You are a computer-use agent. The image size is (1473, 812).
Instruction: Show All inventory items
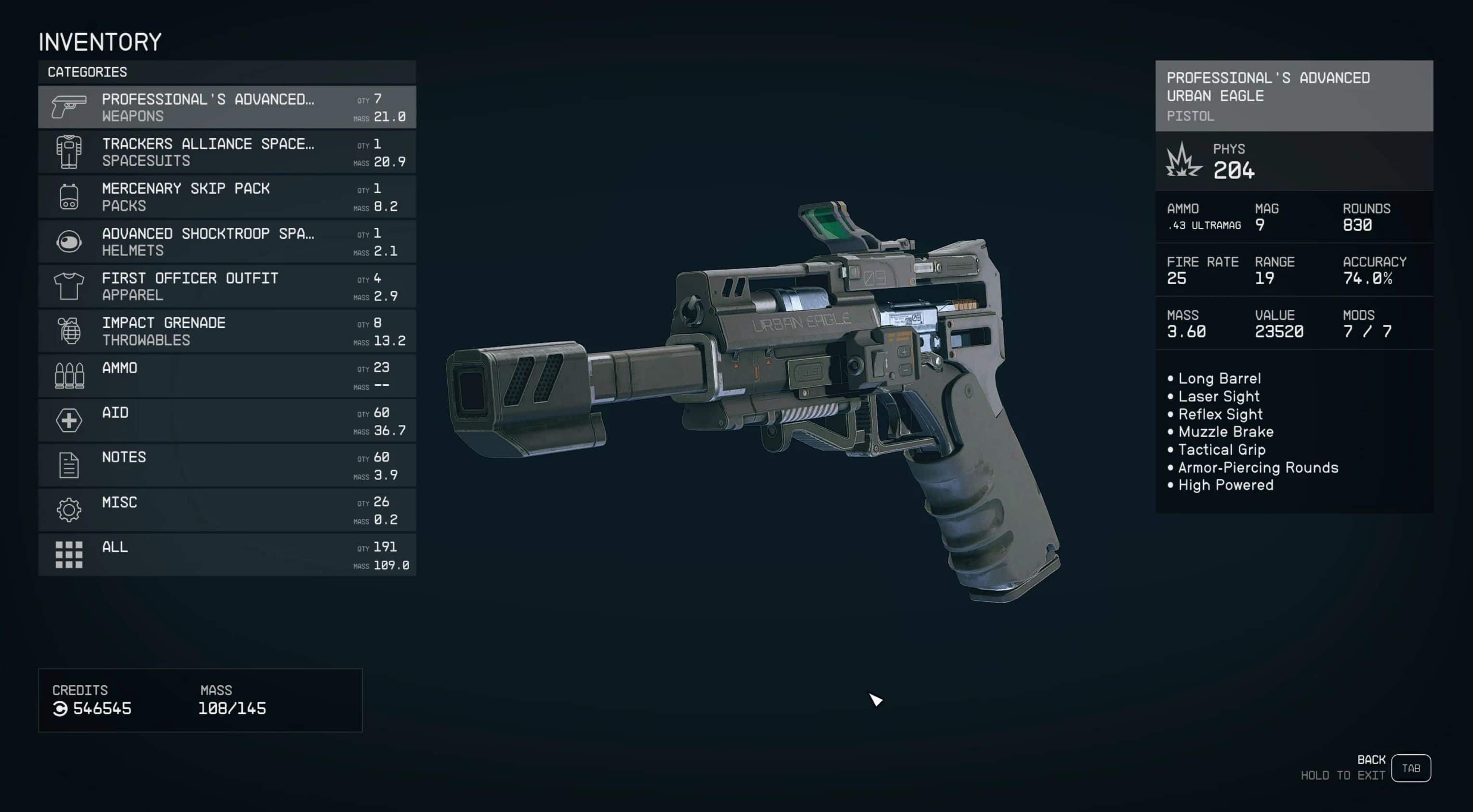(226, 555)
